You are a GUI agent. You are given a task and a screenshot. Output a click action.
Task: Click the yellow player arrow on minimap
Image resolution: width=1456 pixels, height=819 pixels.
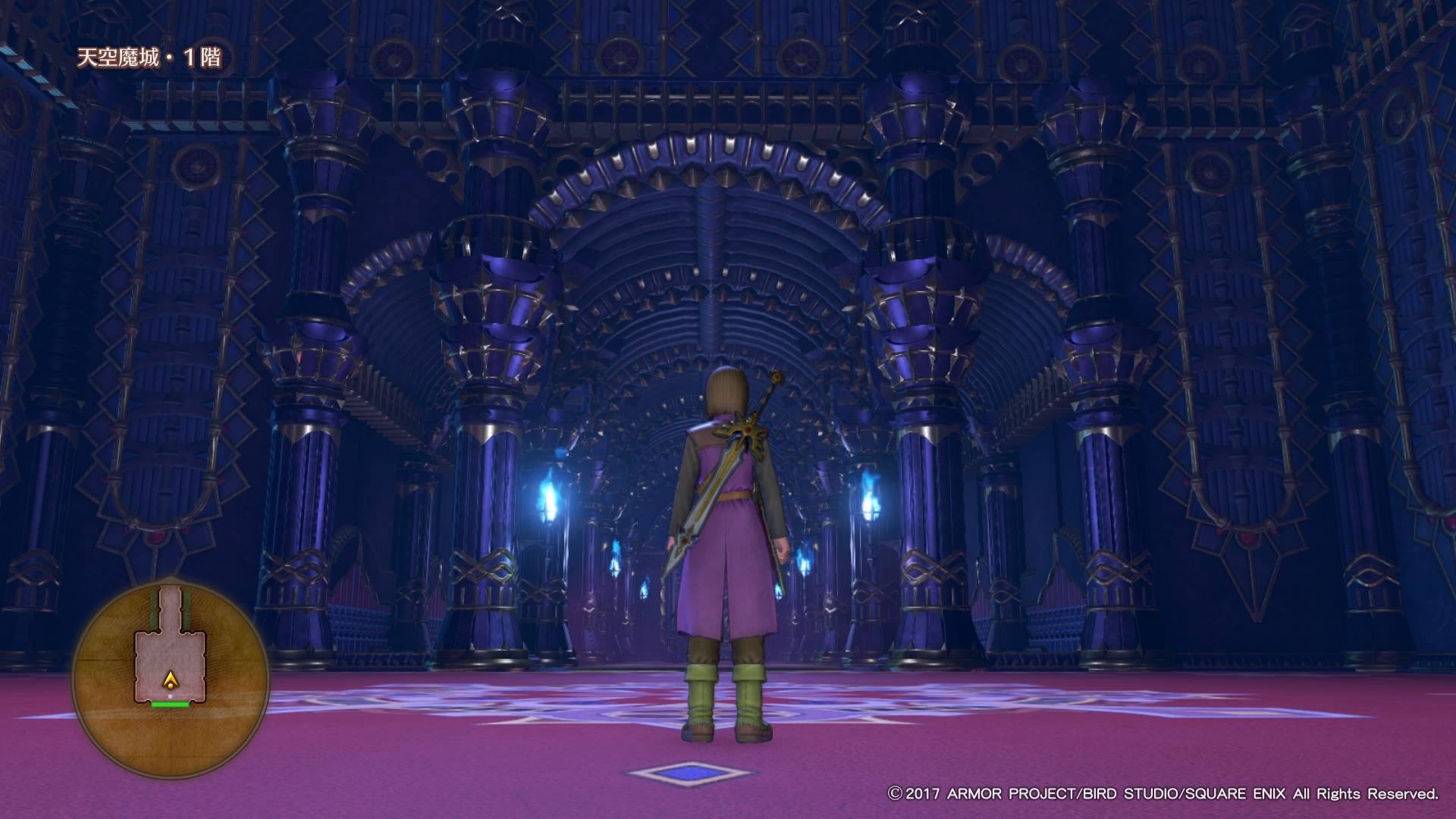(x=171, y=681)
